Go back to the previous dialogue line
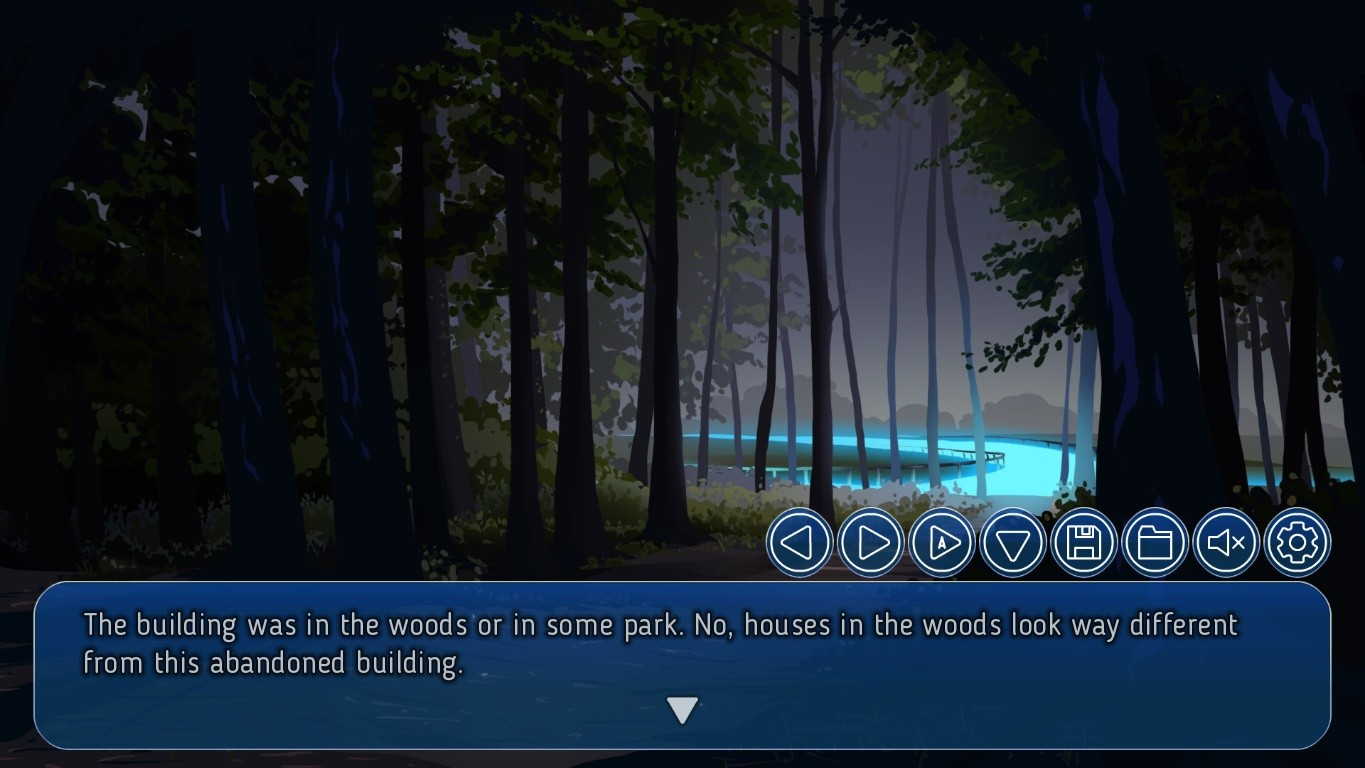 [799, 543]
